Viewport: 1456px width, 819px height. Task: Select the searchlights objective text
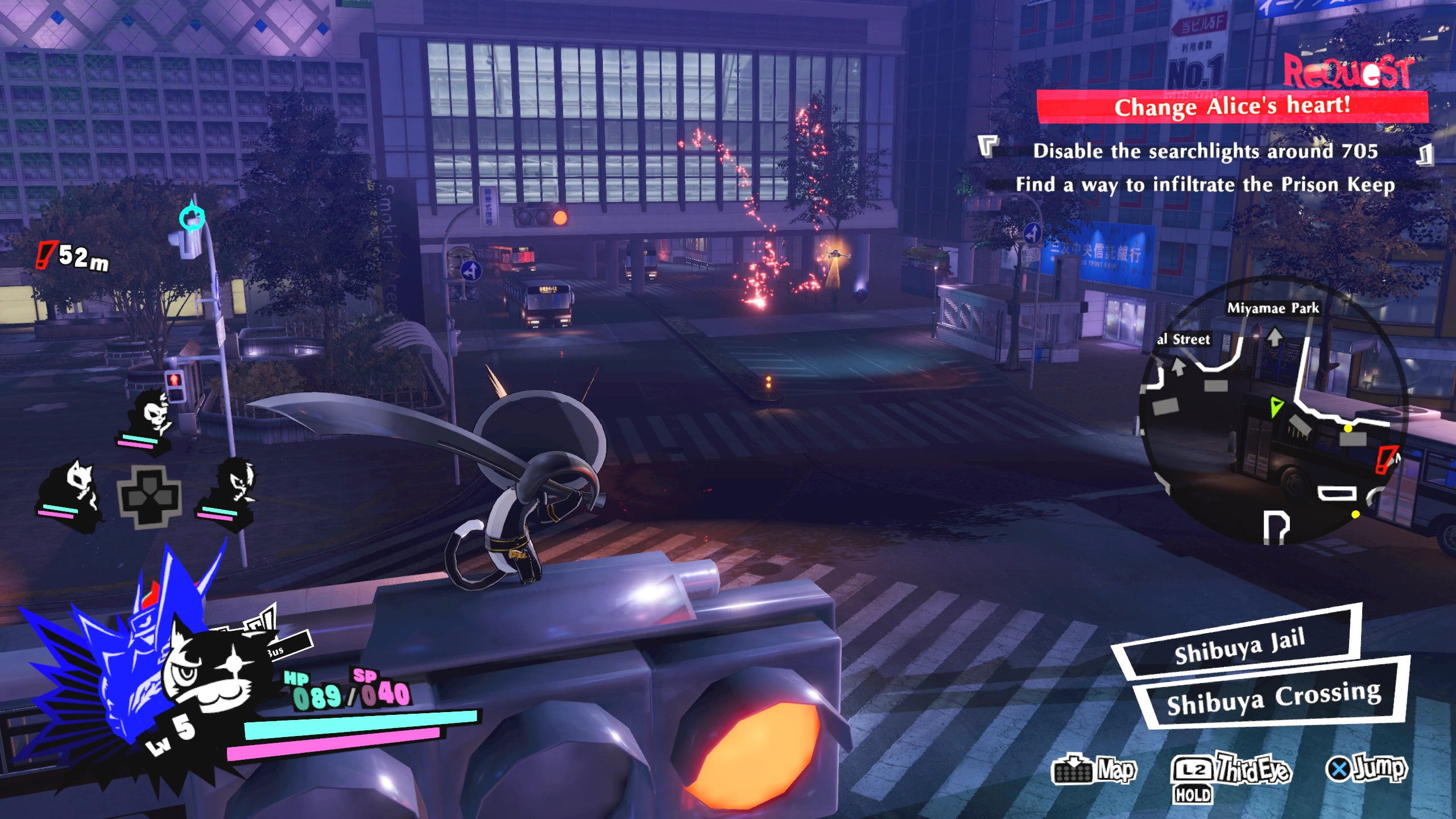tap(1206, 151)
